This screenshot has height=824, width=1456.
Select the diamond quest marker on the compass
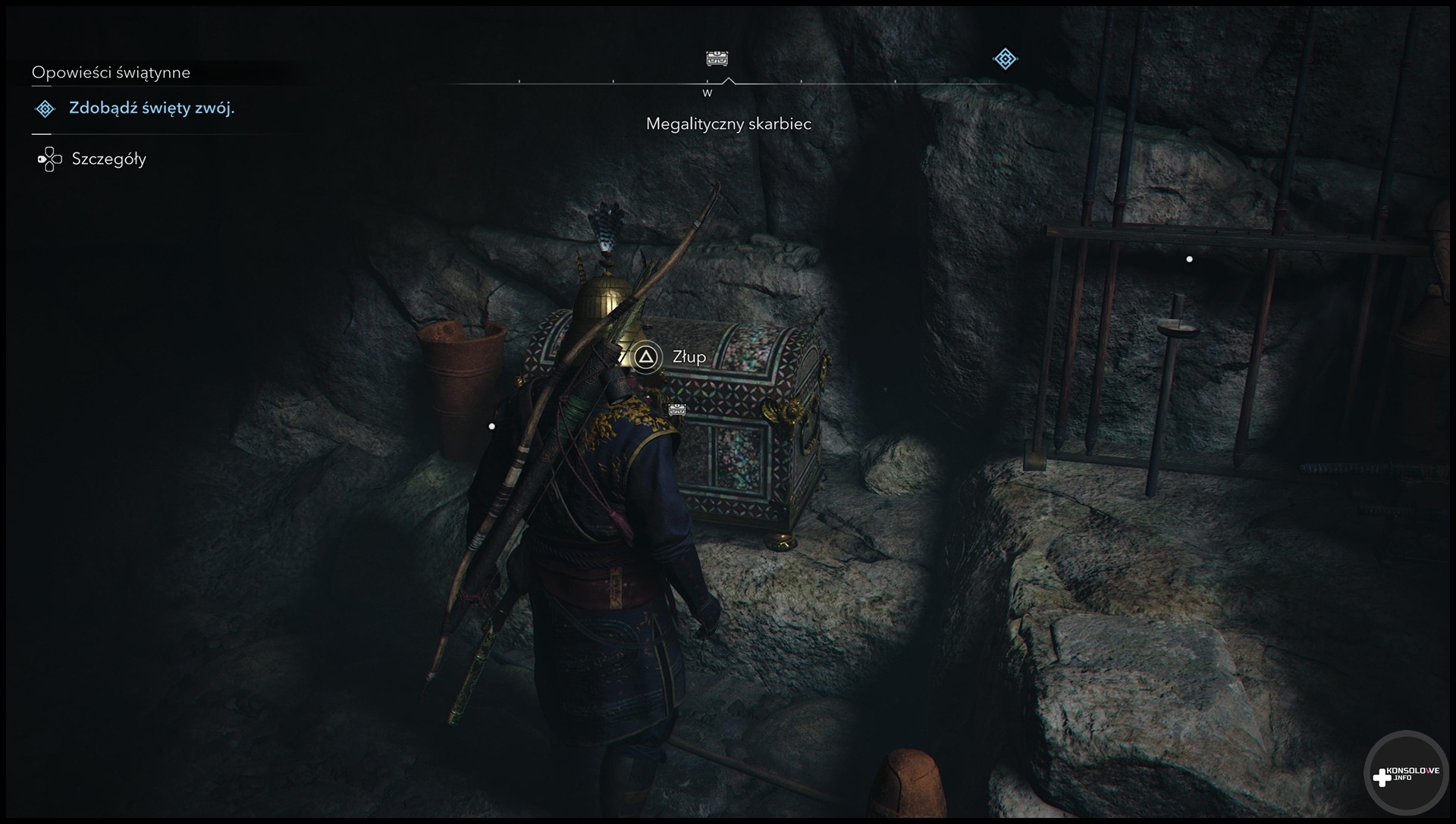[x=1005, y=58]
